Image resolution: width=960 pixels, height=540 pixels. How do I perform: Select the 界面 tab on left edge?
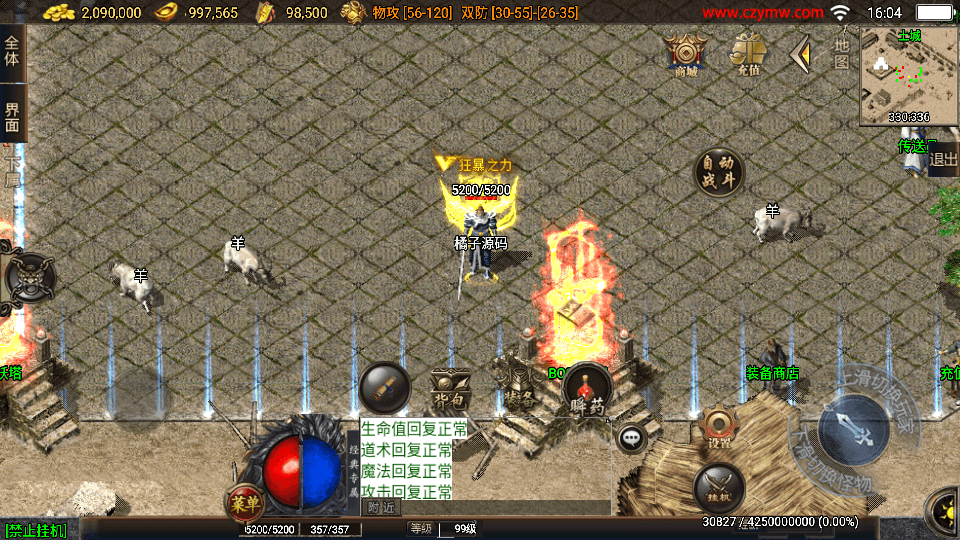12,117
